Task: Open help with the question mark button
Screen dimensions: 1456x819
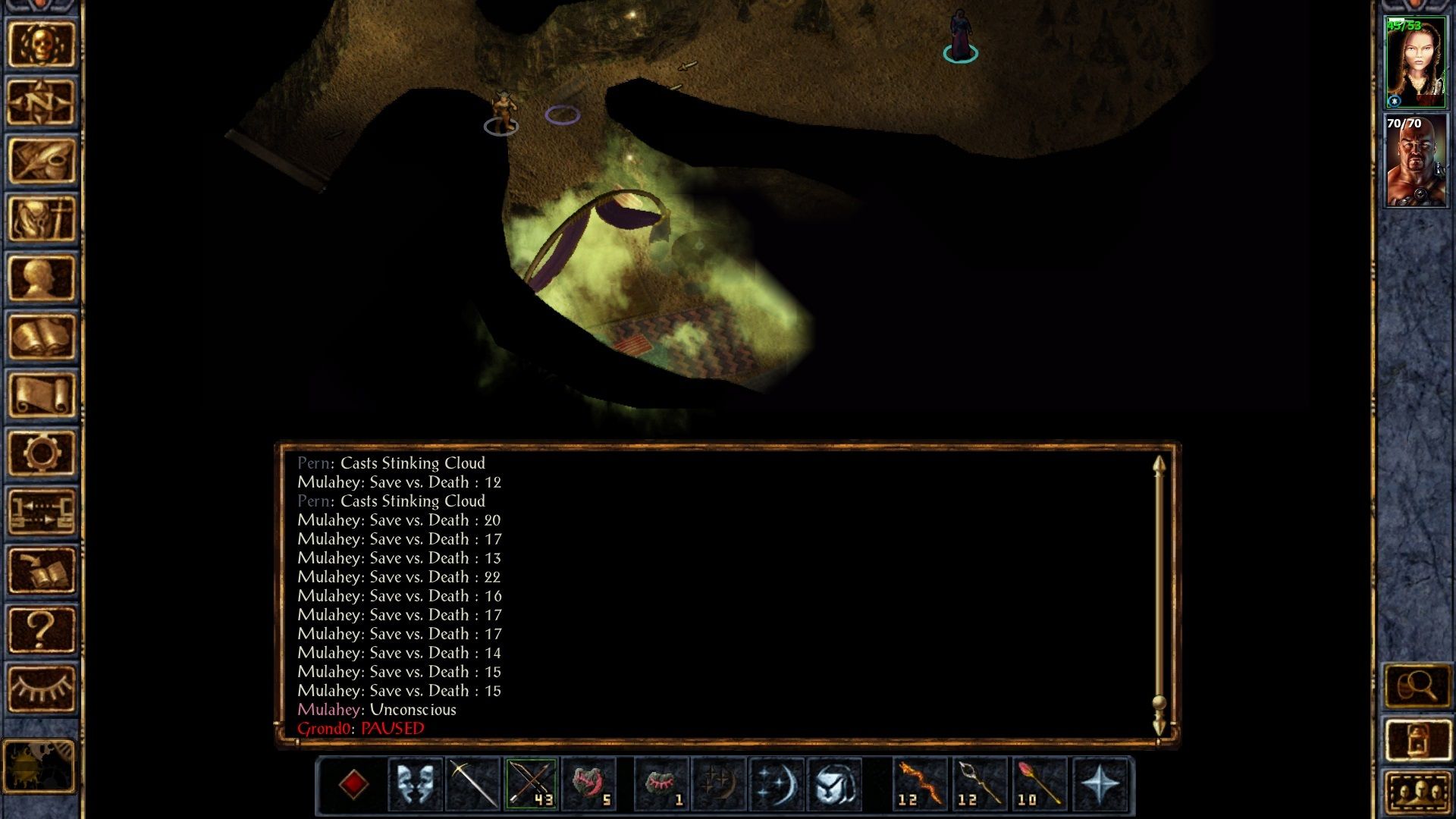Action: (42, 629)
